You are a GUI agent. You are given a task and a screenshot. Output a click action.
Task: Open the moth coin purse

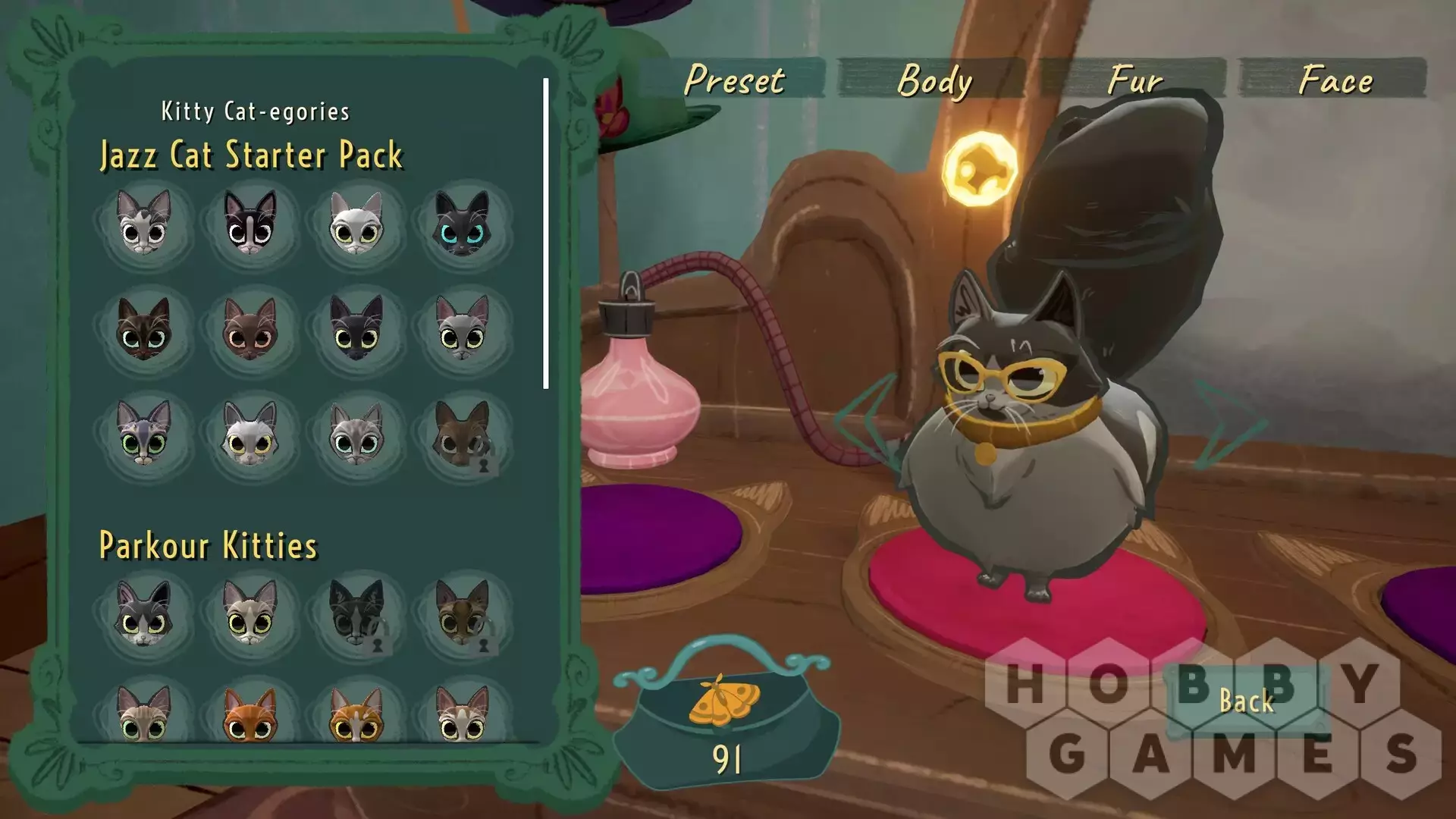[726, 720]
